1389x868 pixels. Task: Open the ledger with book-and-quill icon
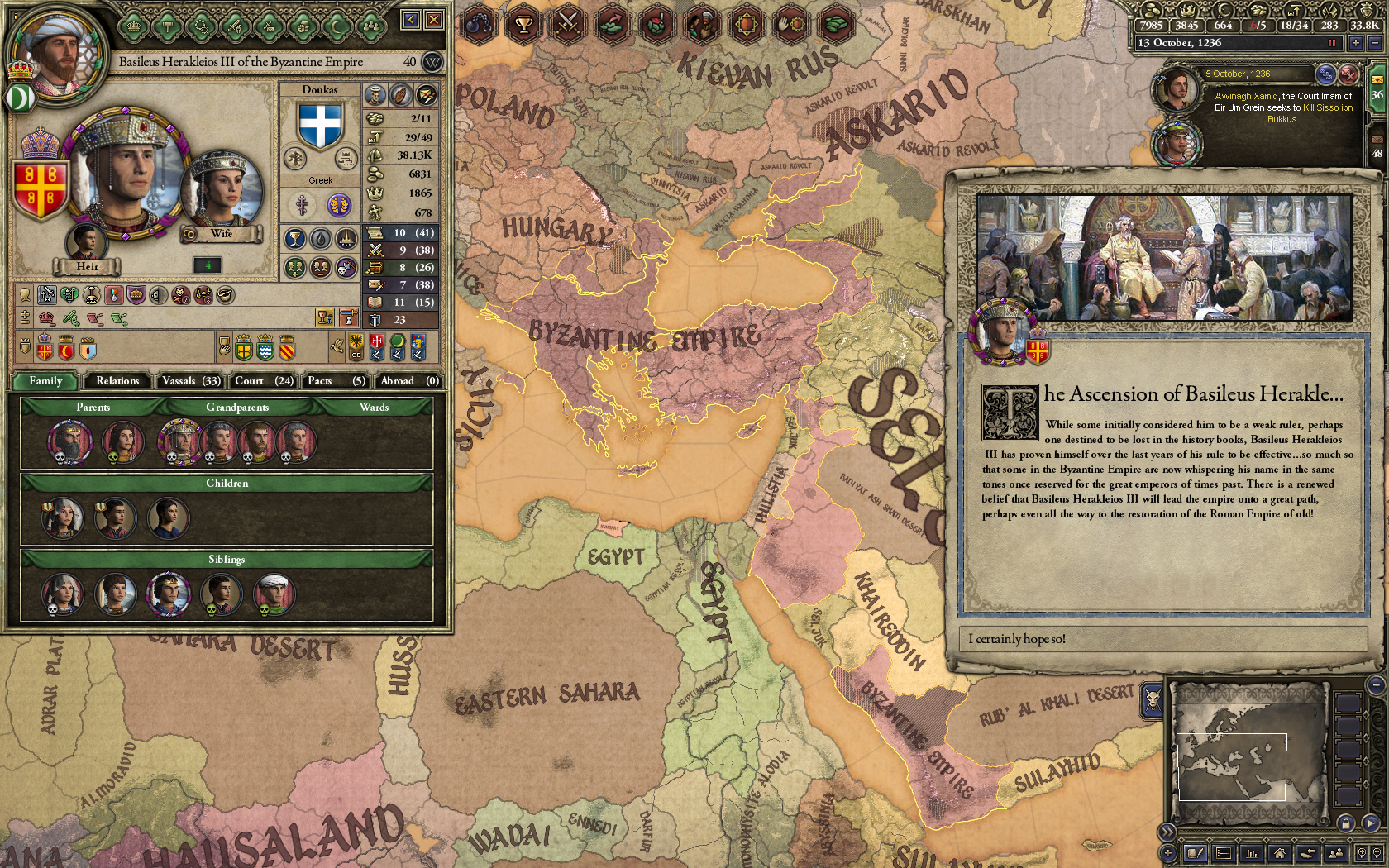(x=1196, y=852)
